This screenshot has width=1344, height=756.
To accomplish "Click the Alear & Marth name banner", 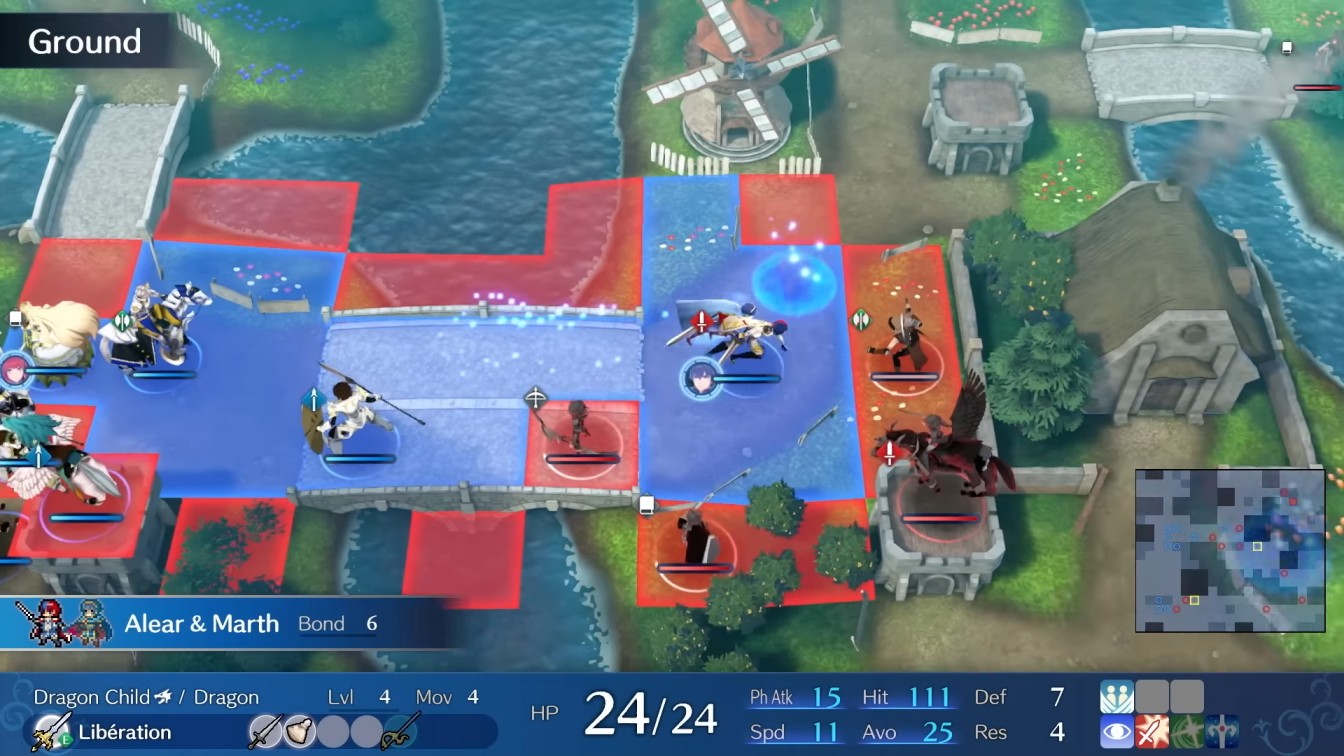I will coord(200,623).
